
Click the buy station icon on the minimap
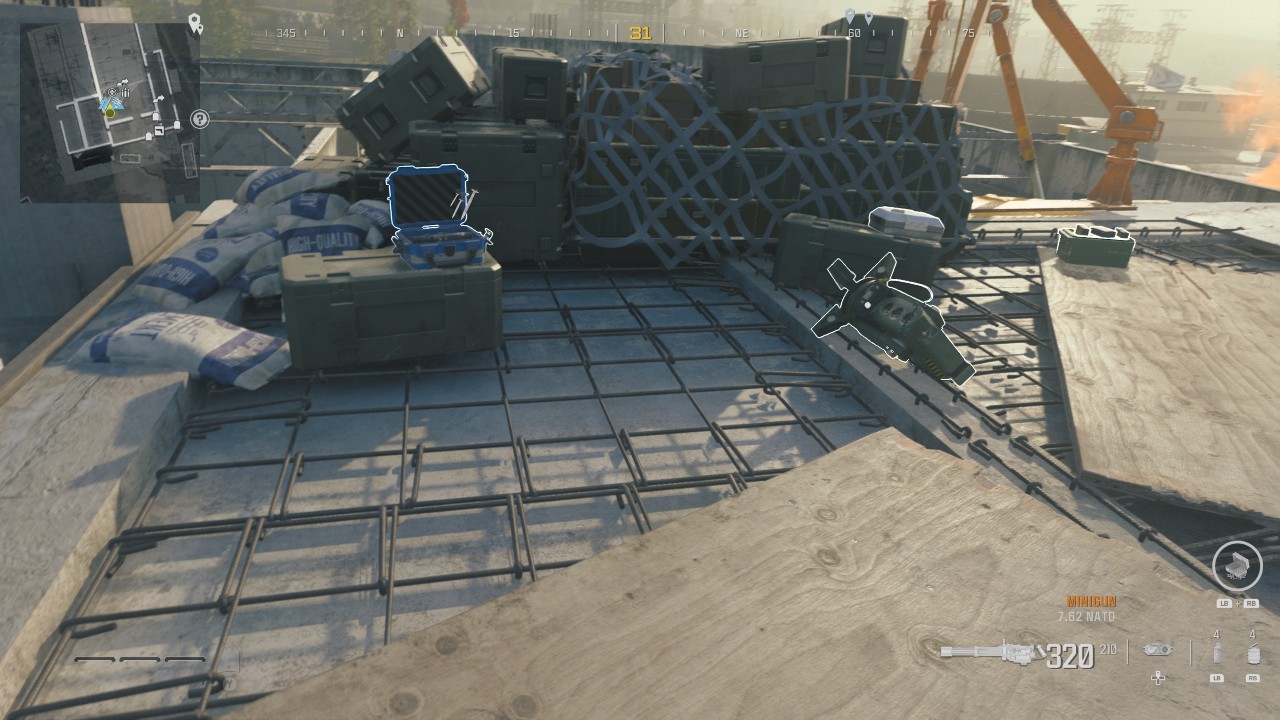pyautogui.click(x=112, y=91)
